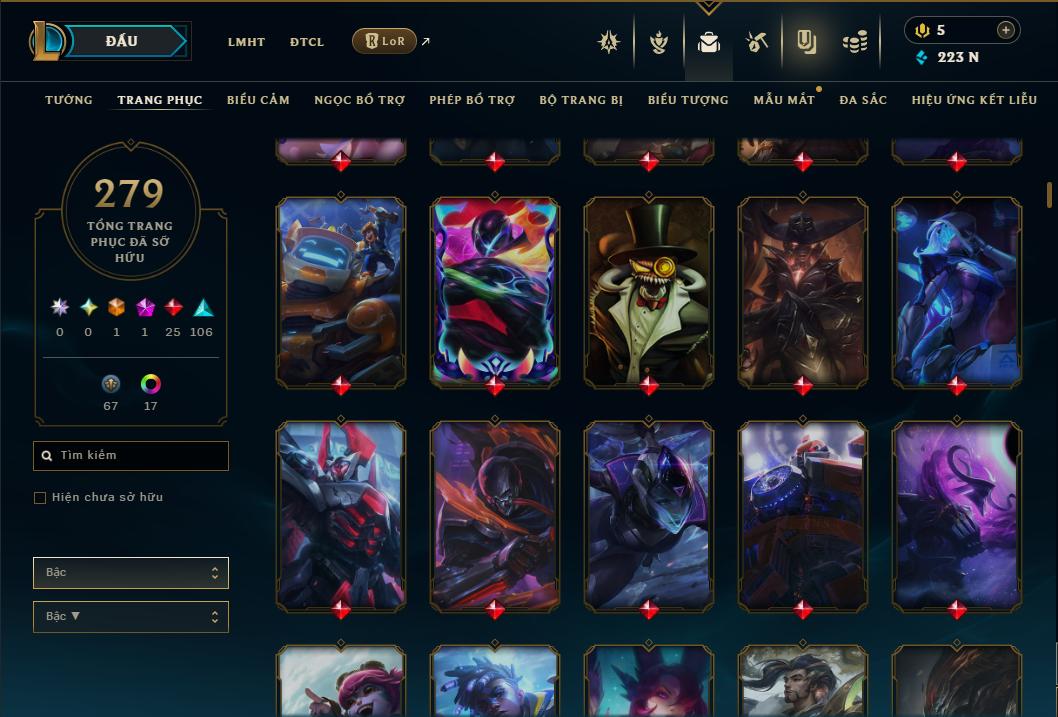
Task: Click the plus button to buy currency
Action: [1006, 30]
